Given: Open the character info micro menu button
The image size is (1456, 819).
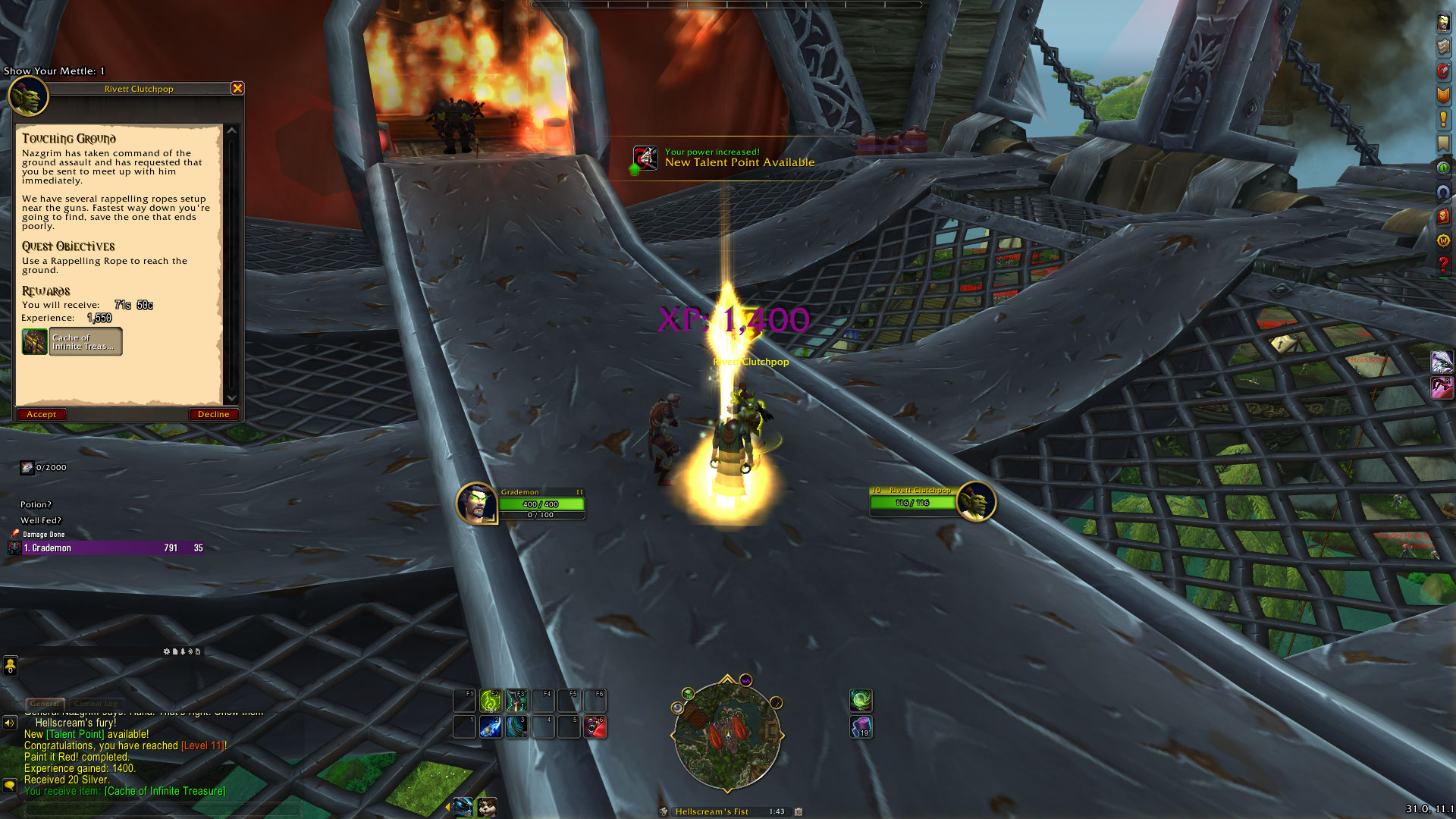Looking at the screenshot, I should [x=1443, y=24].
